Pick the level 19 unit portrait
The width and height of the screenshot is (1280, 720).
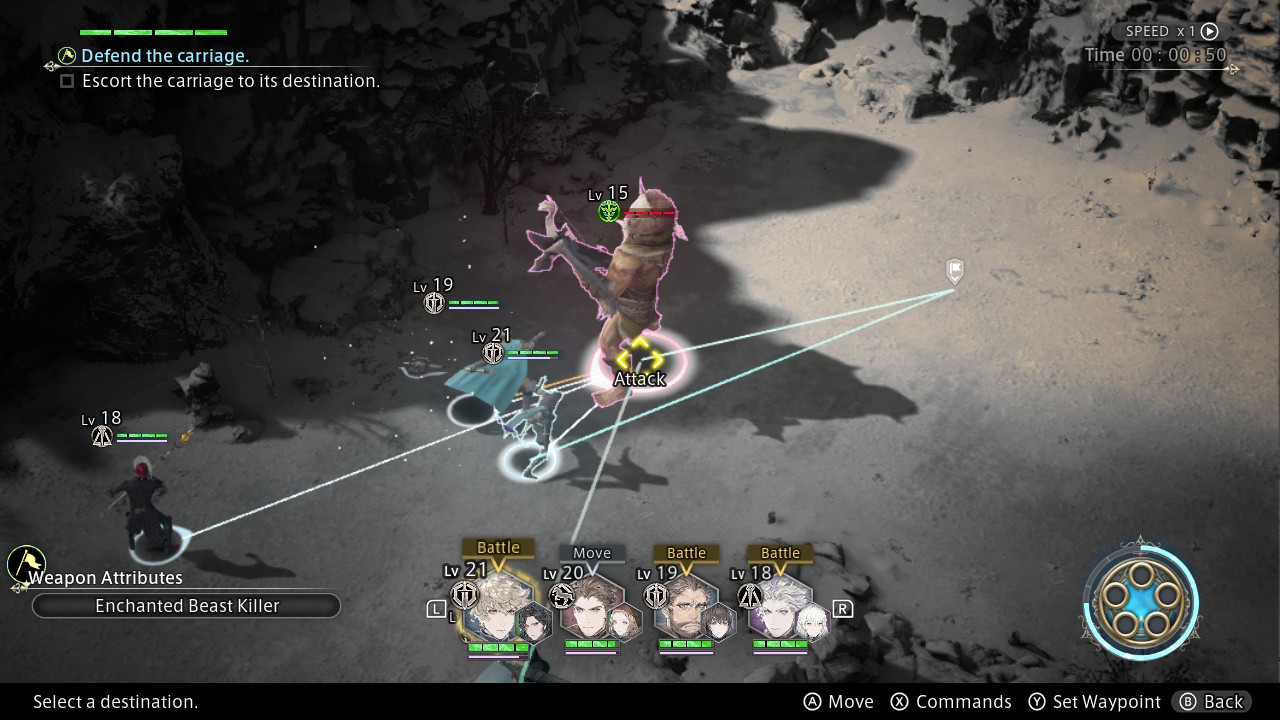(x=687, y=610)
